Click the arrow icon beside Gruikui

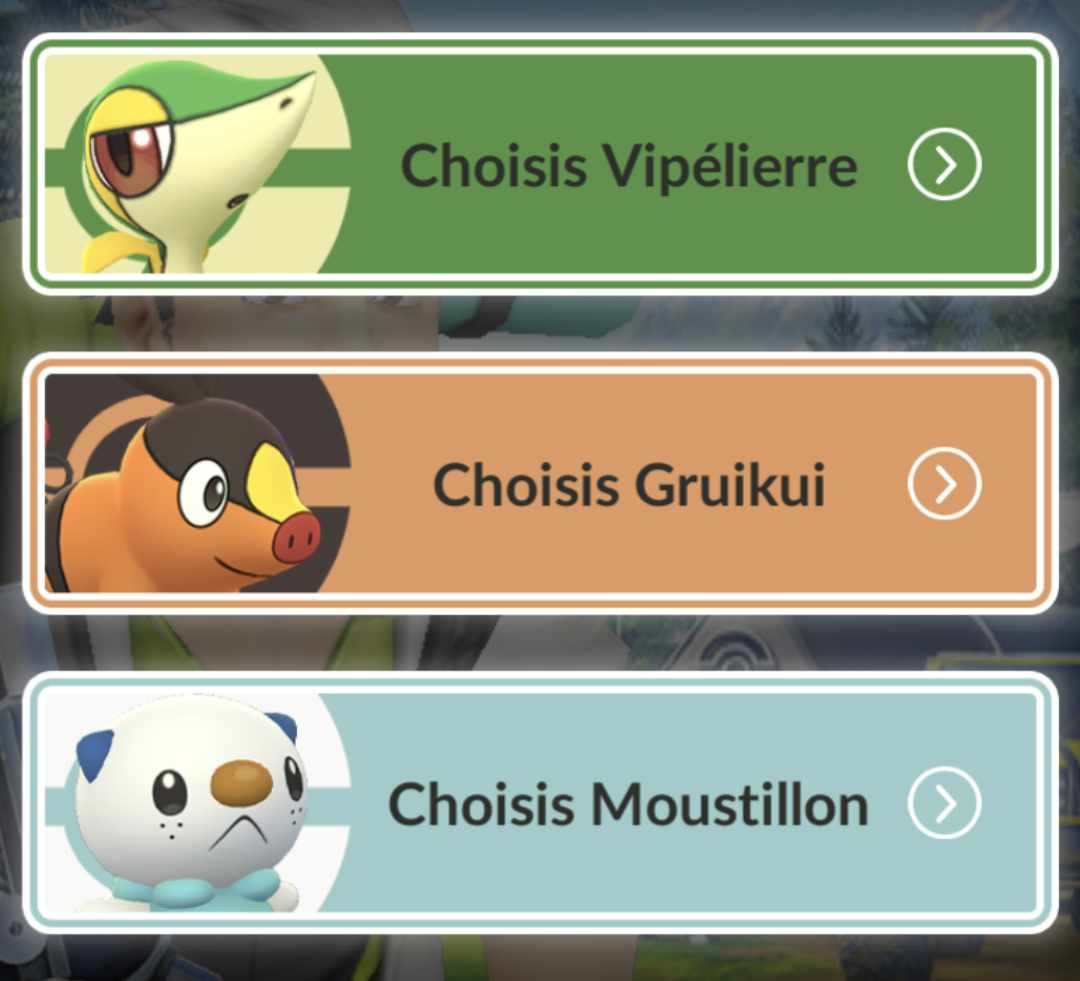coord(944,485)
